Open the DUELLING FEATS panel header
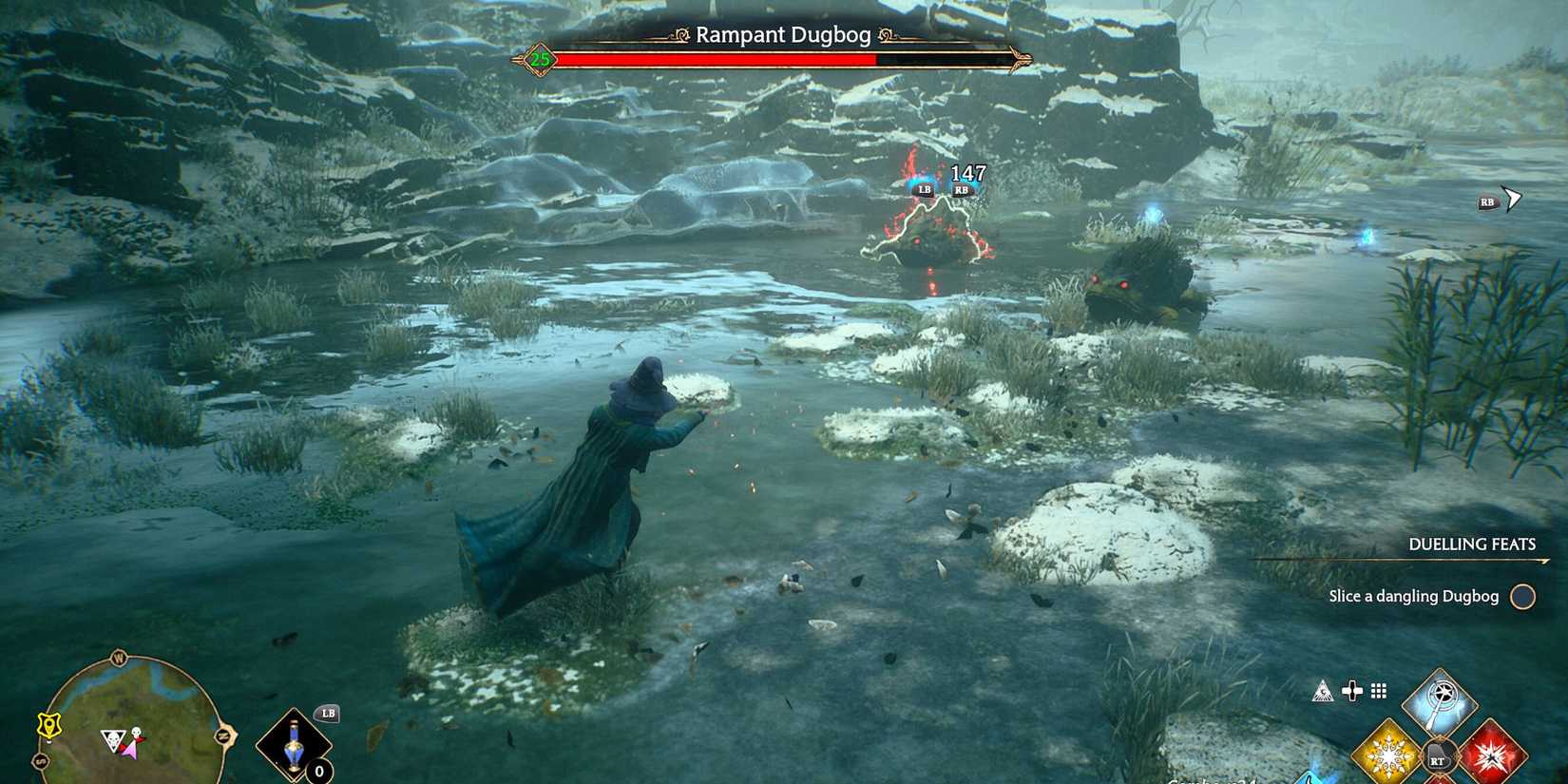The width and height of the screenshot is (1568, 784). point(1472,545)
